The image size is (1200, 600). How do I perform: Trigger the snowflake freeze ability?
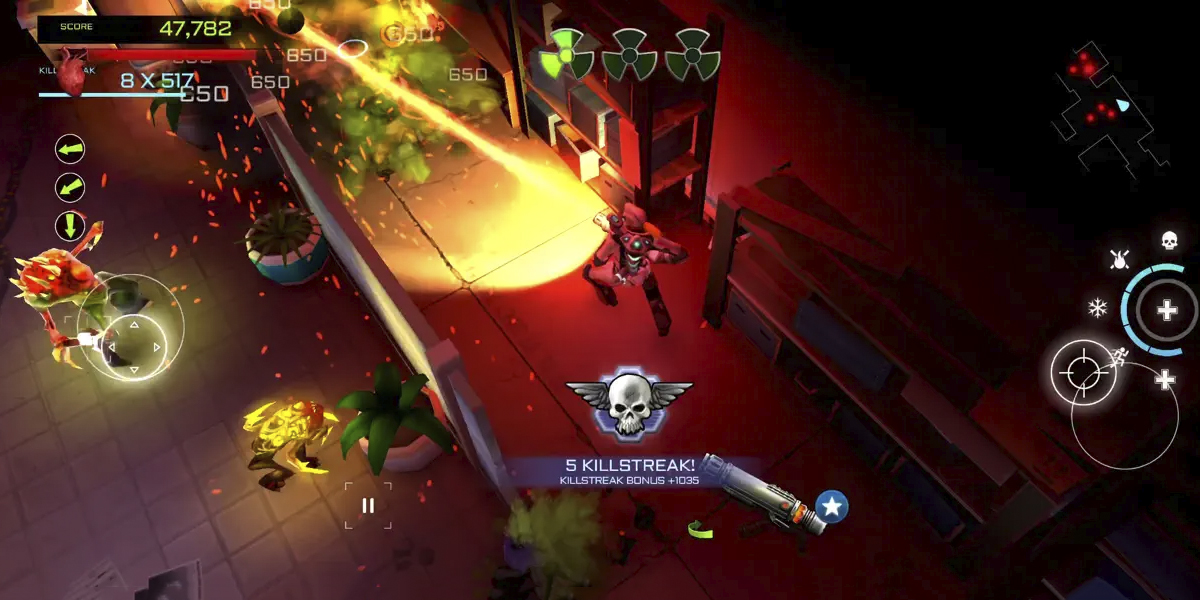(x=1097, y=308)
